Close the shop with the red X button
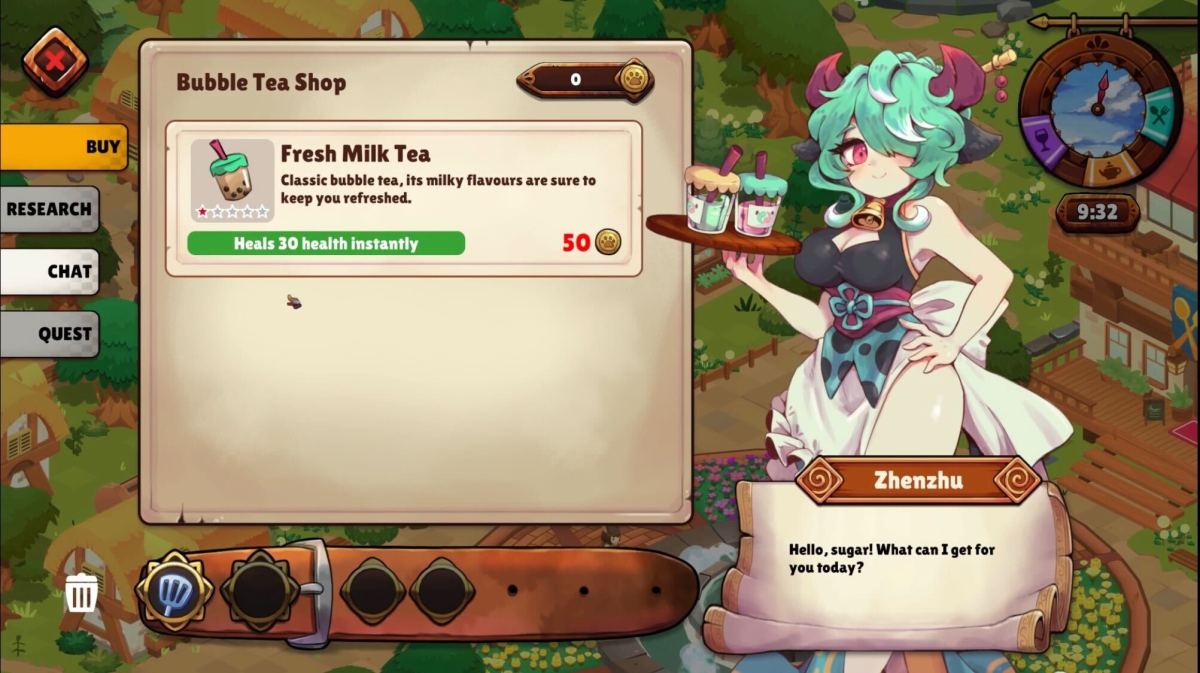 pyautogui.click(x=56, y=62)
